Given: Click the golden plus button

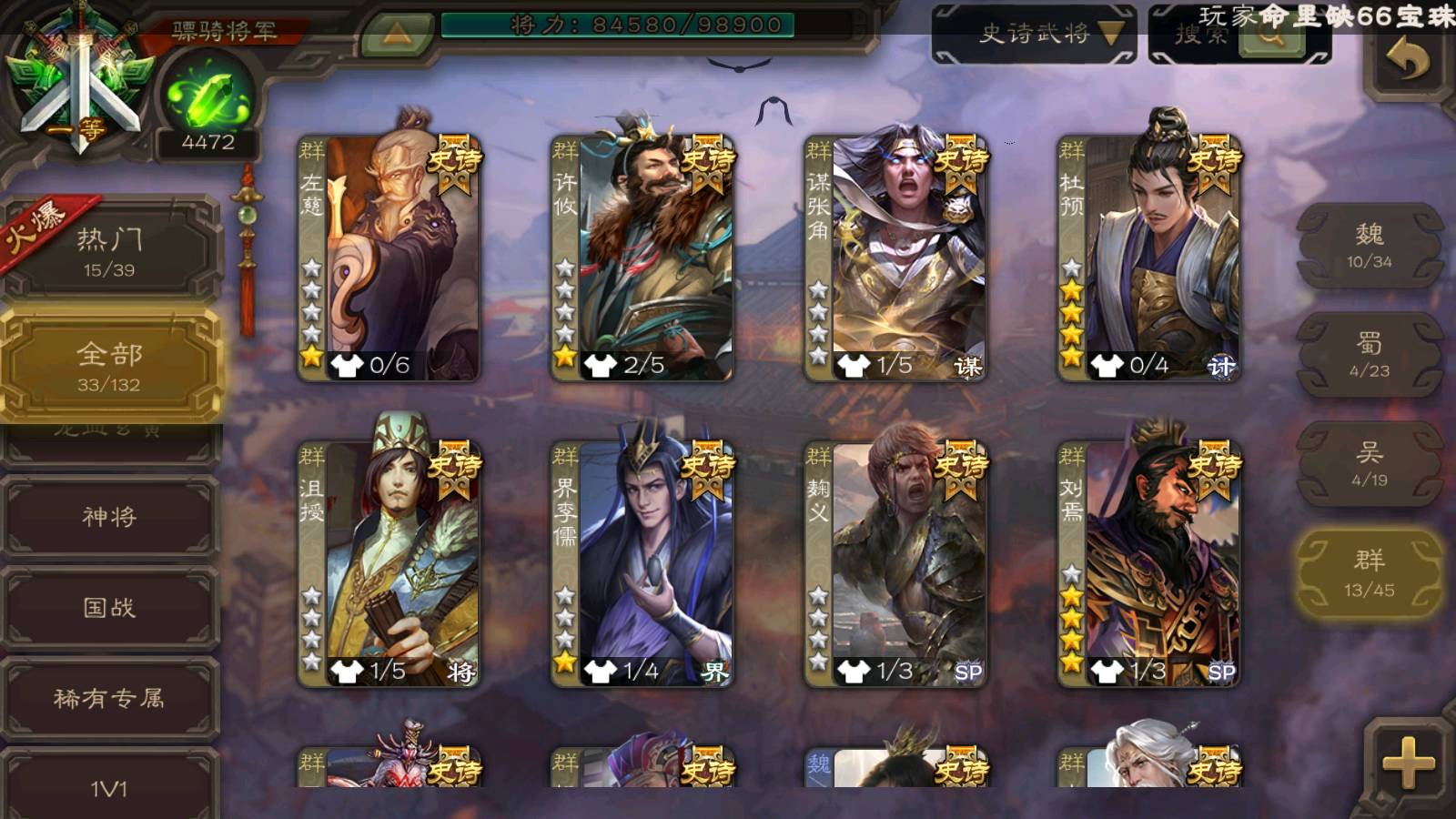Looking at the screenshot, I should click(x=1407, y=763).
